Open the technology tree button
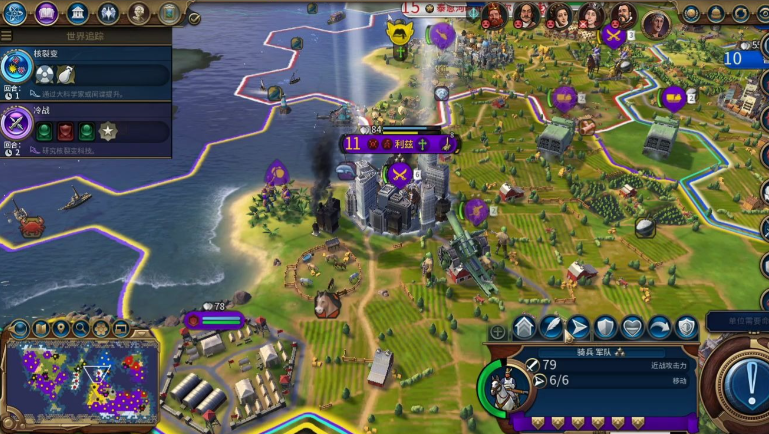The image size is (769, 434). coord(15,13)
